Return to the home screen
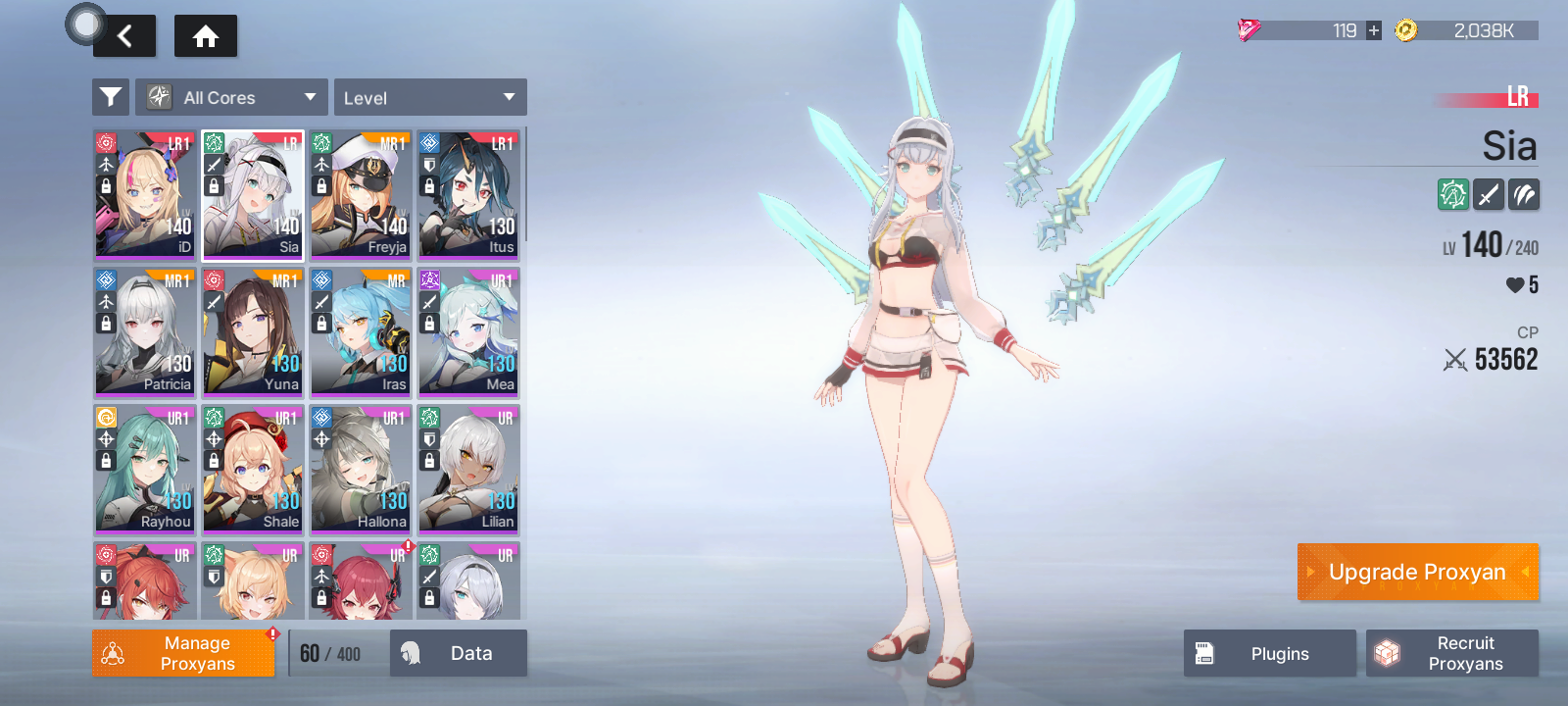Image resolution: width=1568 pixels, height=706 pixels. [206, 36]
